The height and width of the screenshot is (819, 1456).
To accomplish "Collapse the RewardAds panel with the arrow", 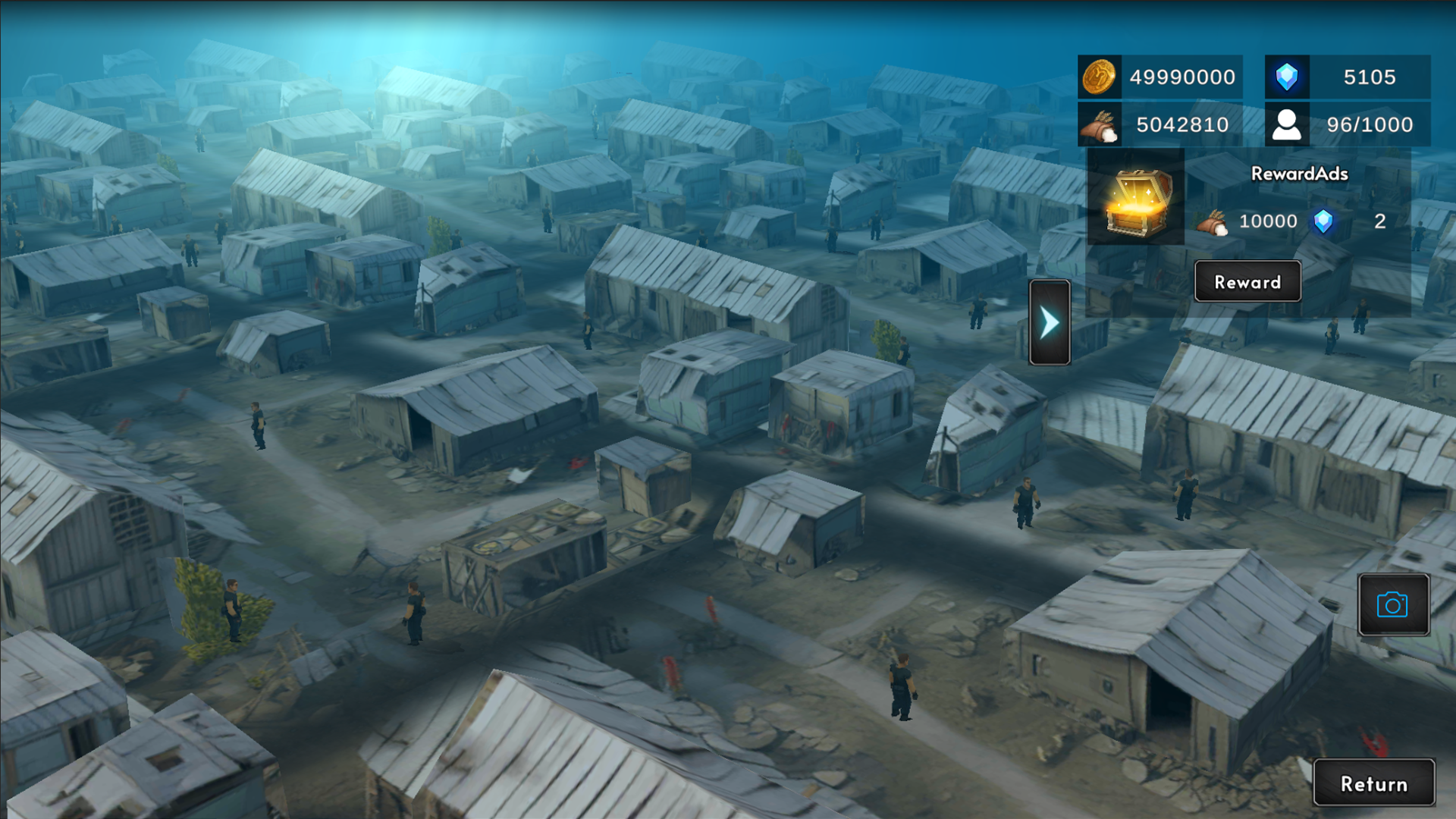I will pos(1049,322).
